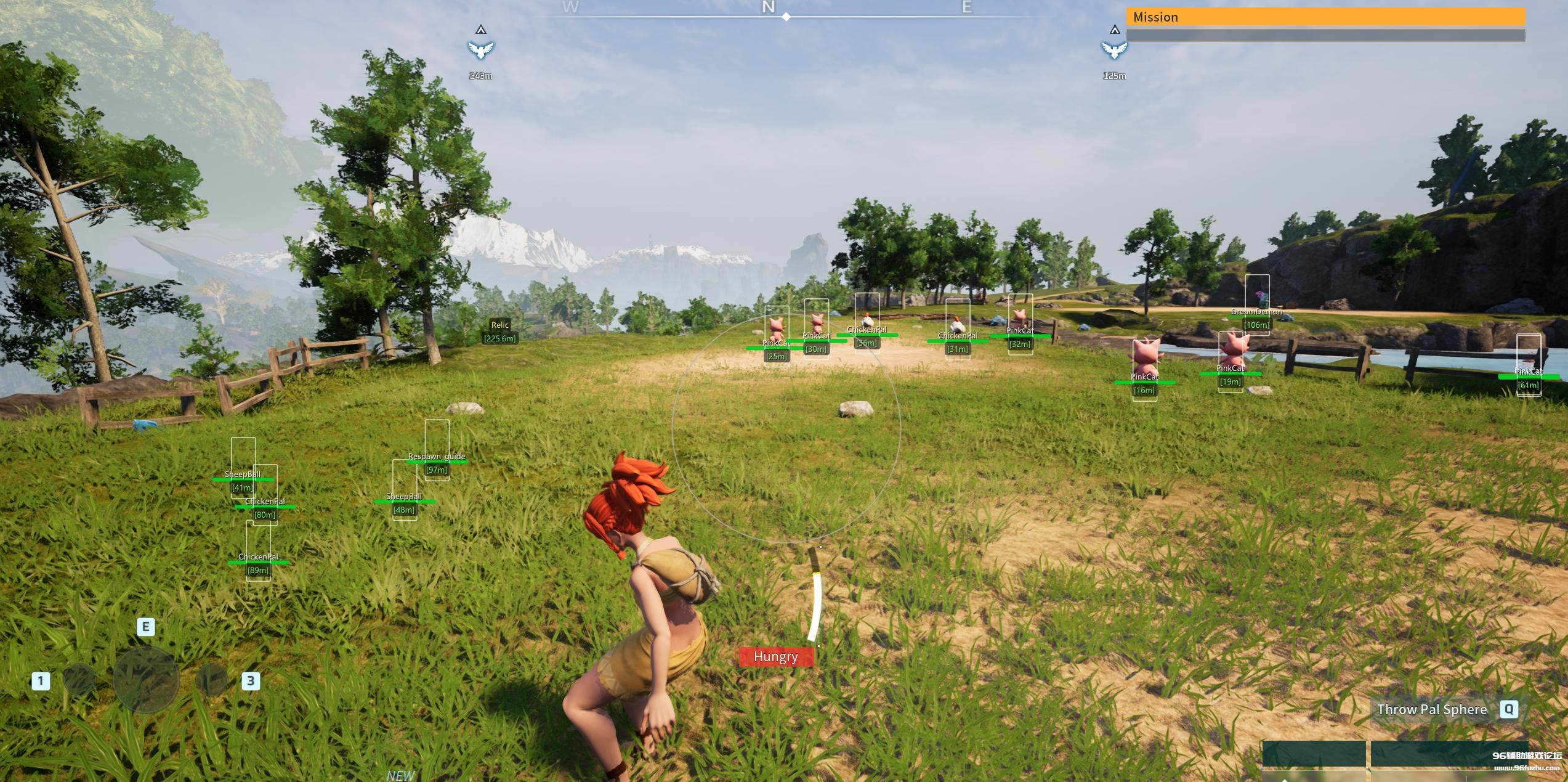1568x782 pixels.
Task: Select the small Pal circle beside key 1
Action: 79,680
